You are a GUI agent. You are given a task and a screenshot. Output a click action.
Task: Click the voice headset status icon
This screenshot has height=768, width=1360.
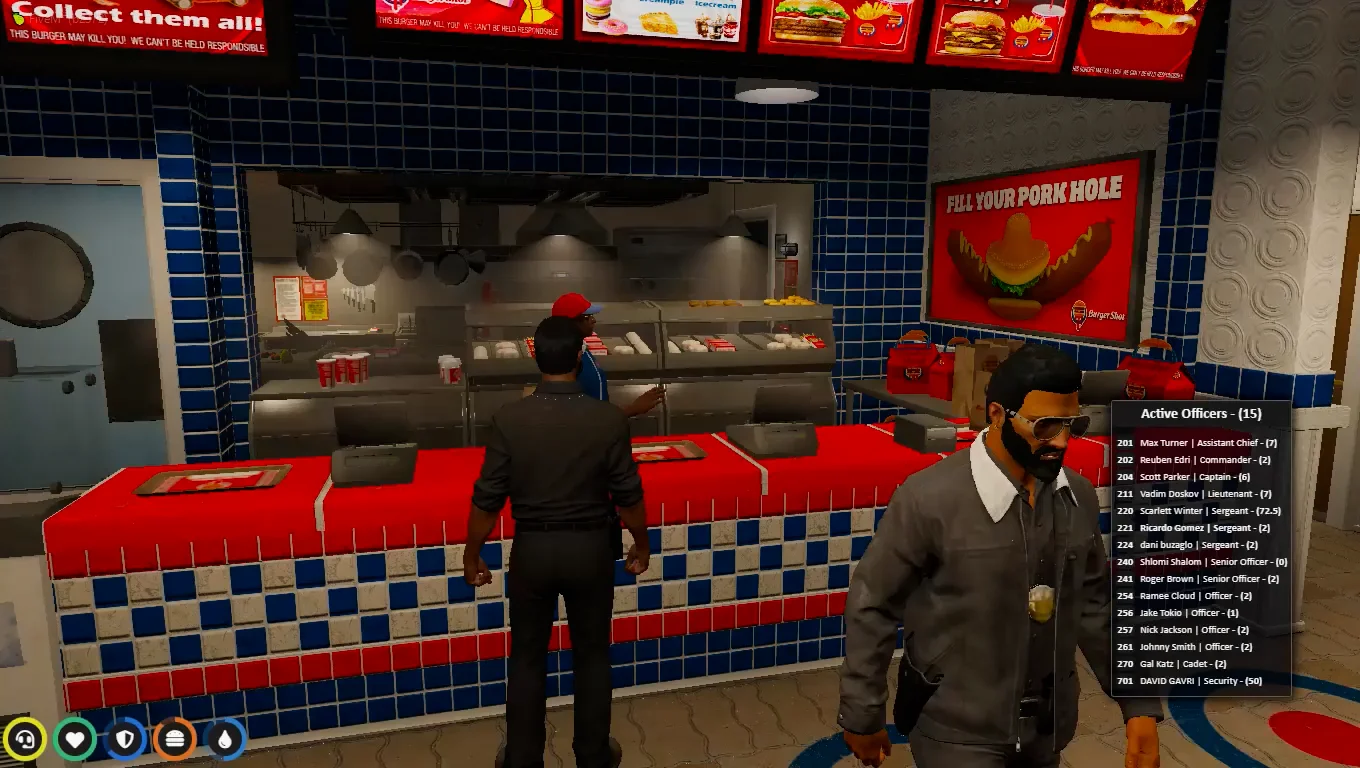(25, 740)
